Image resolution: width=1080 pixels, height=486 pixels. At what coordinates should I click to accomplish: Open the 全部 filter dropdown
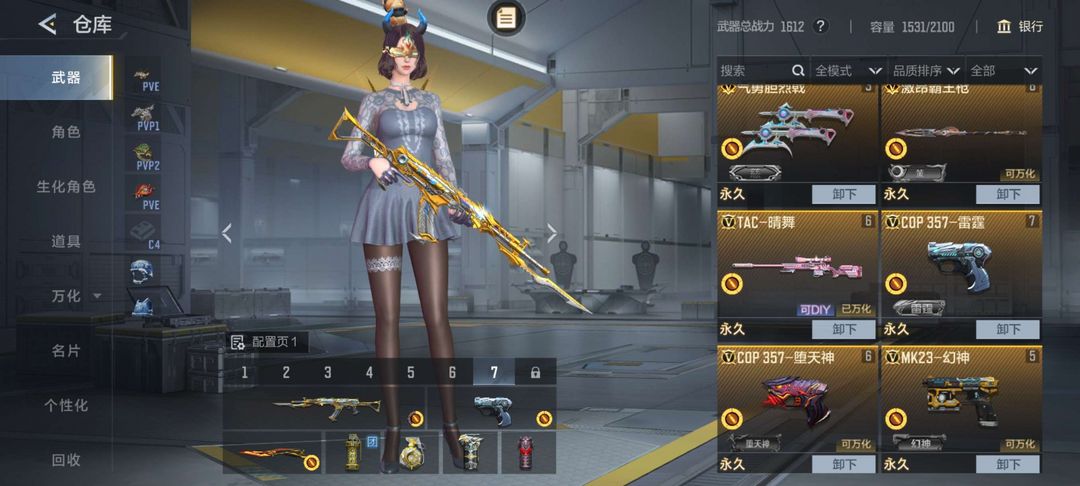coord(1003,71)
